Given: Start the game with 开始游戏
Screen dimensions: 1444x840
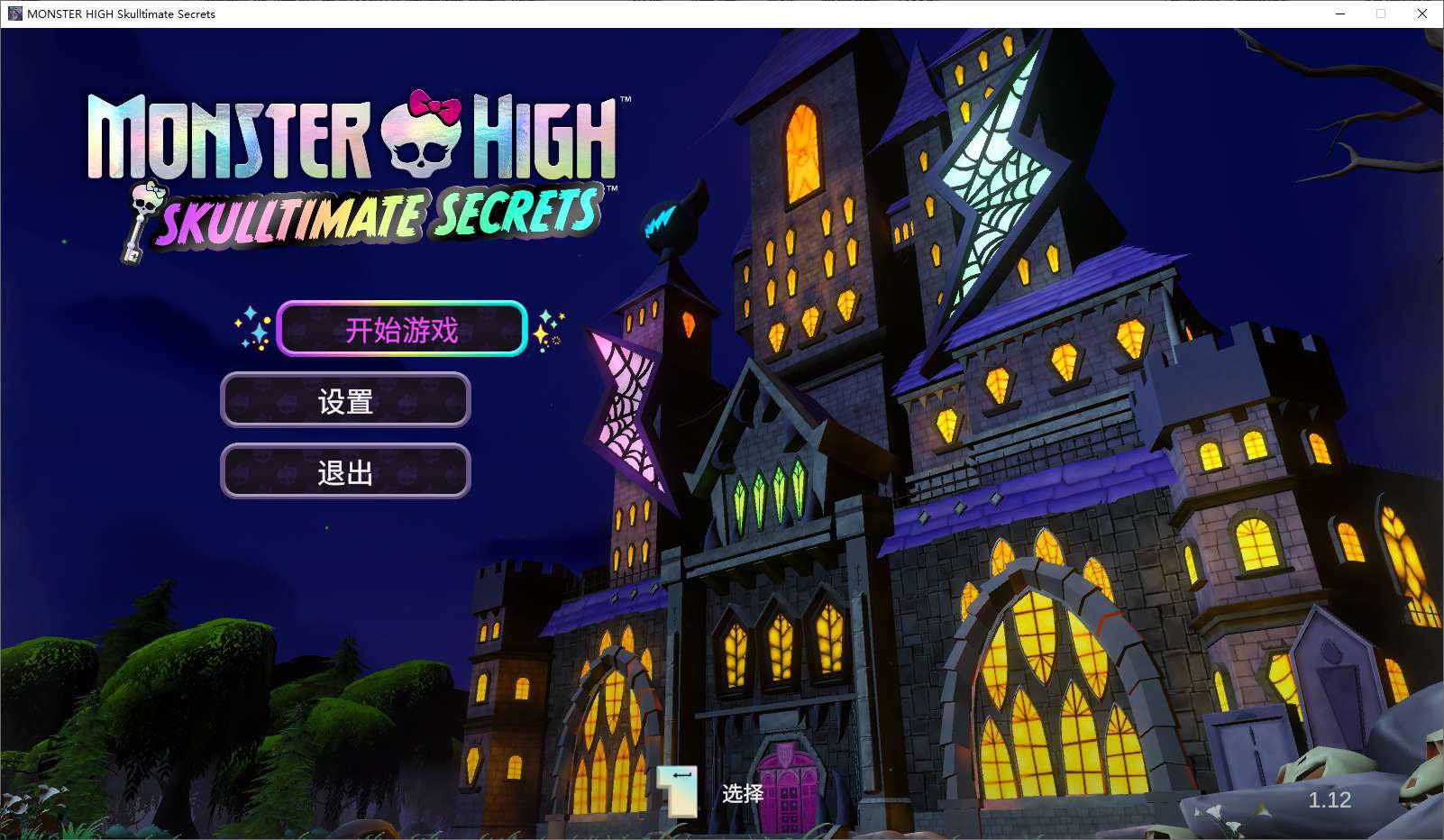Looking at the screenshot, I should 402,329.
